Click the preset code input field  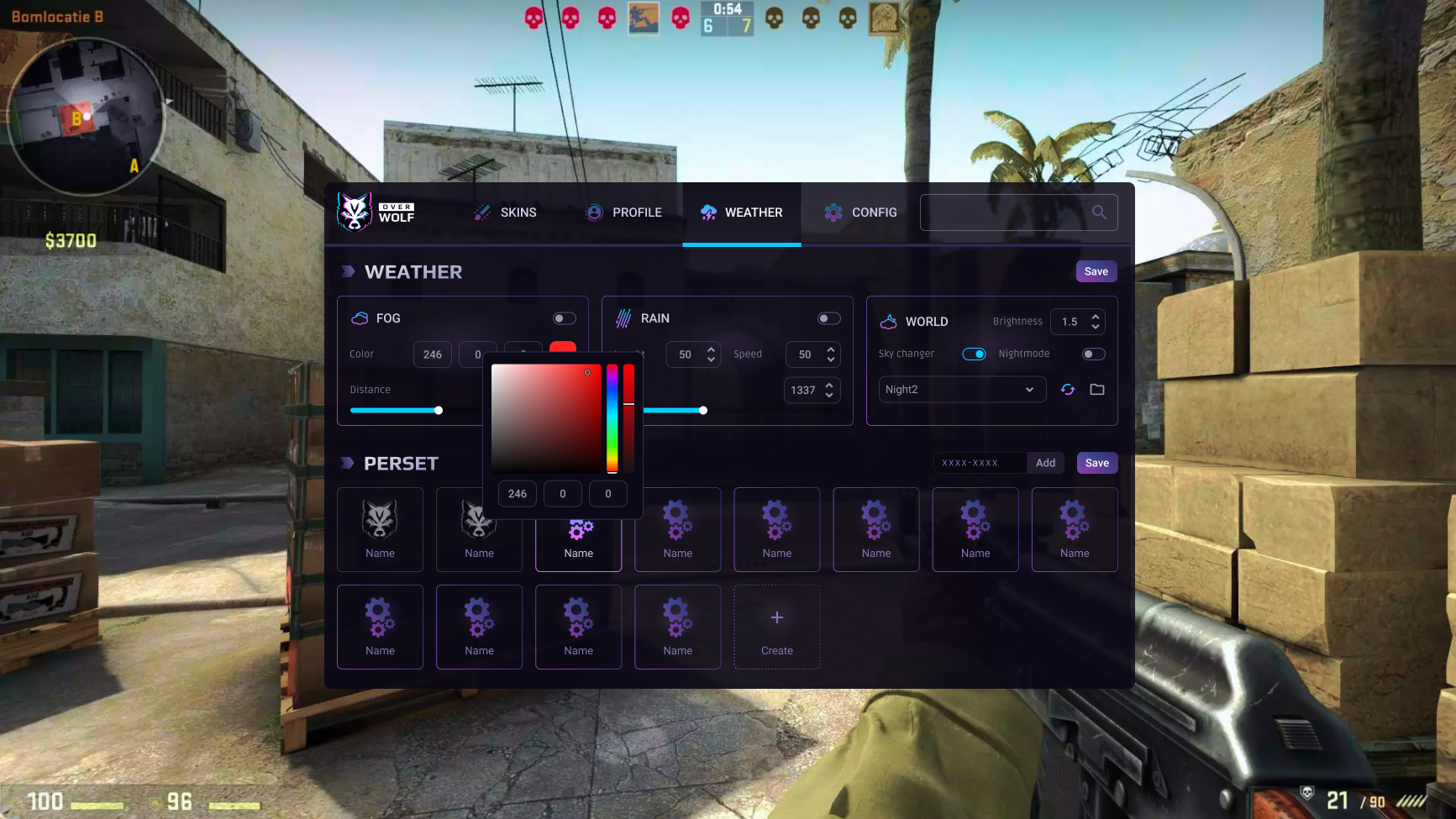[x=980, y=463]
